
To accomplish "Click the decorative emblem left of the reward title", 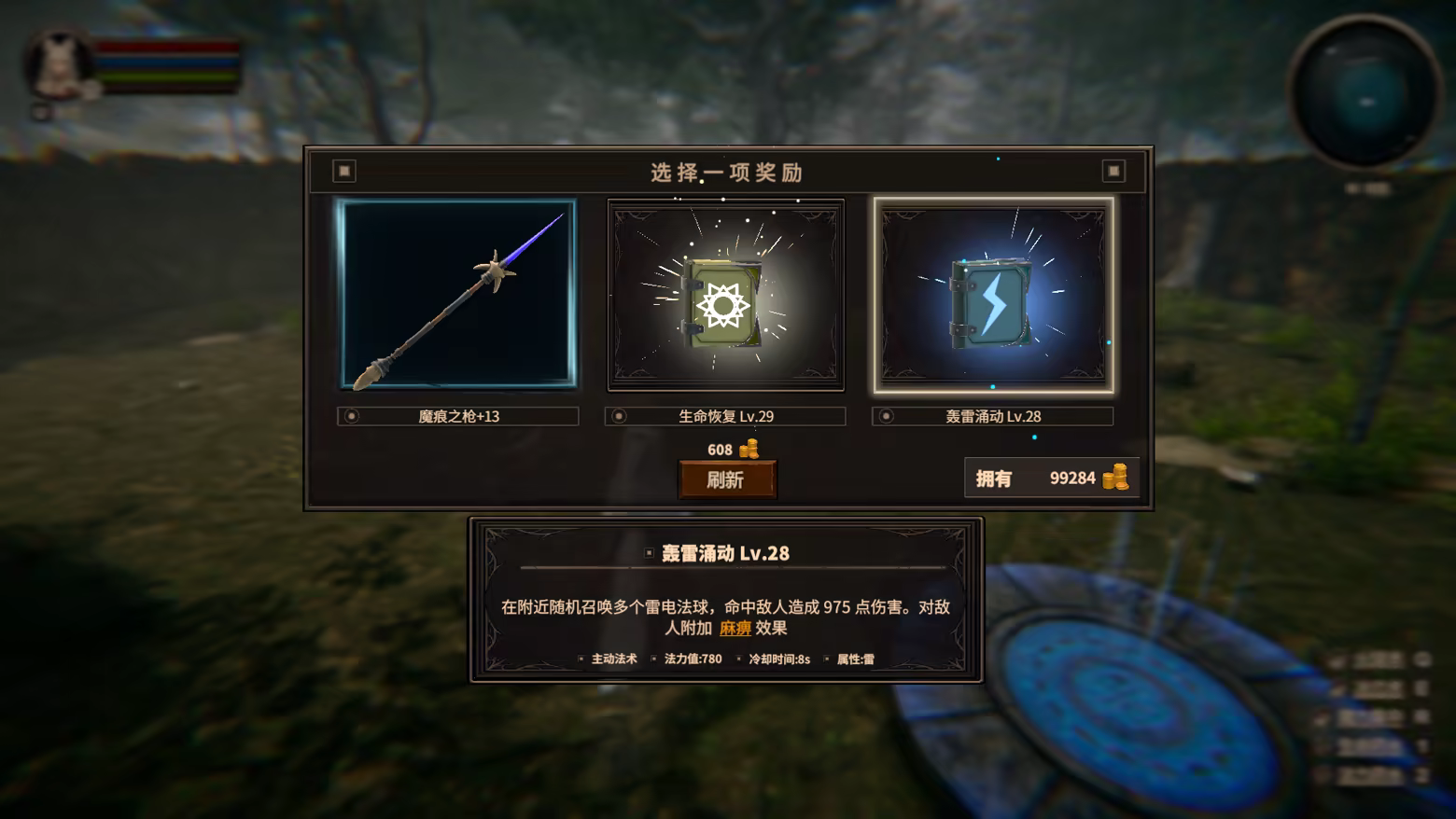I will [x=344, y=171].
